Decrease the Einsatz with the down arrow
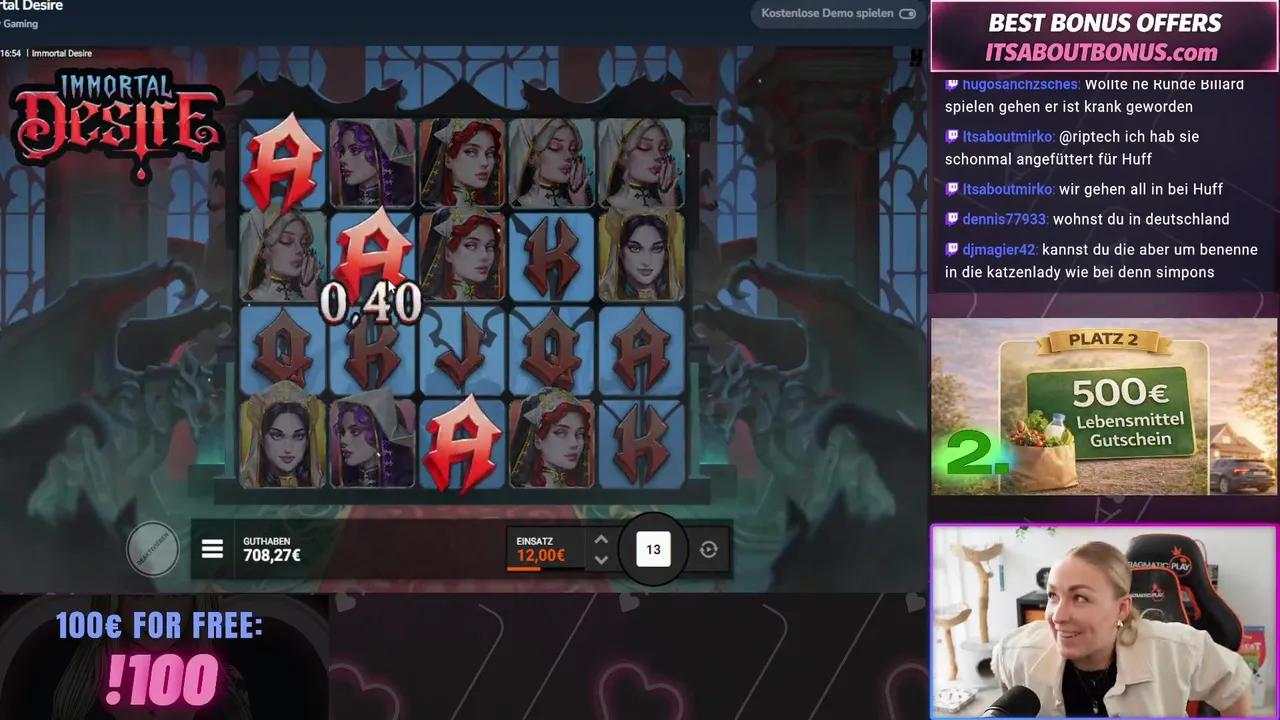 (601, 560)
